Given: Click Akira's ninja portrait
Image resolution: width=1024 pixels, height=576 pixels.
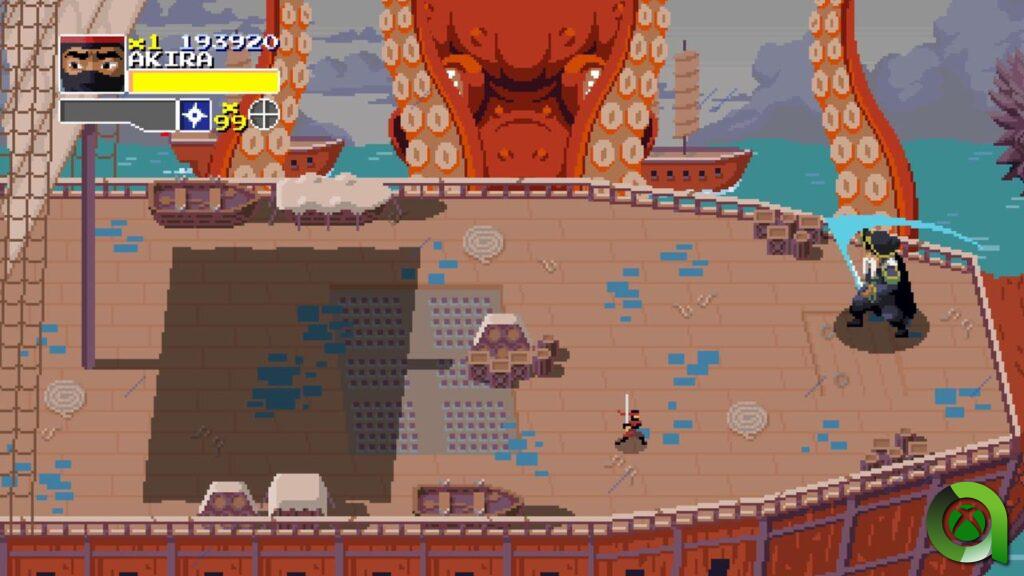Looking at the screenshot, I should 92,66.
